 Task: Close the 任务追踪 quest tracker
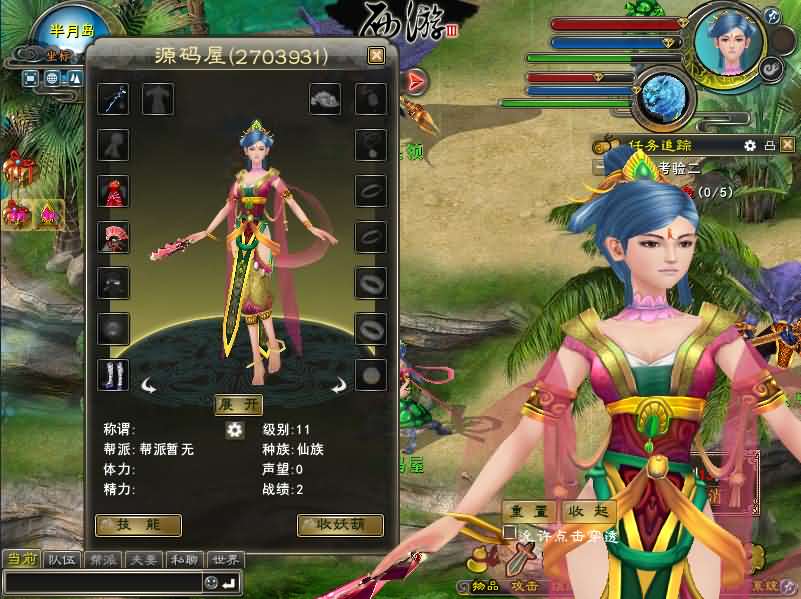pyautogui.click(x=787, y=146)
